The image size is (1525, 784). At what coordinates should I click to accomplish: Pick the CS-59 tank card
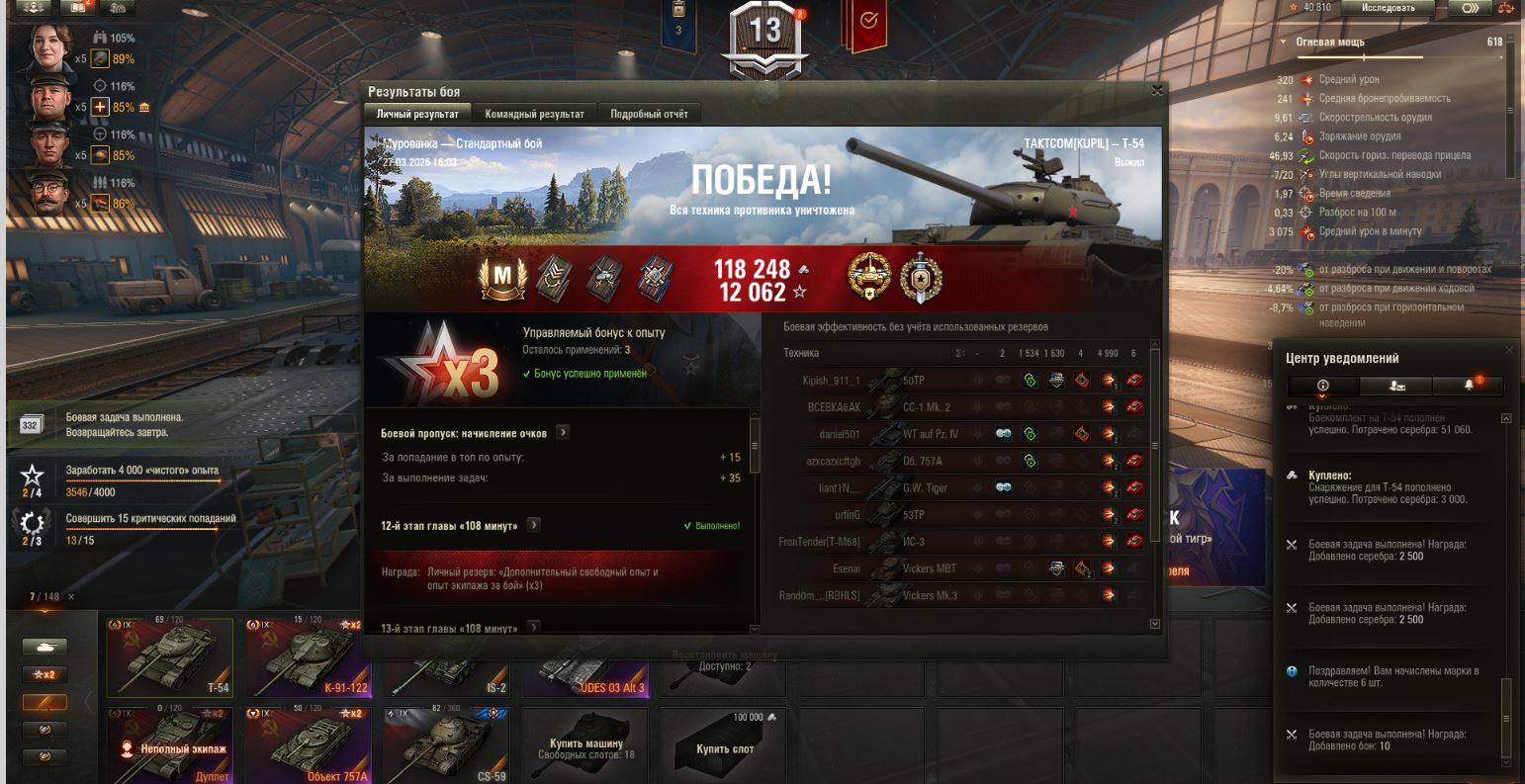point(446,744)
